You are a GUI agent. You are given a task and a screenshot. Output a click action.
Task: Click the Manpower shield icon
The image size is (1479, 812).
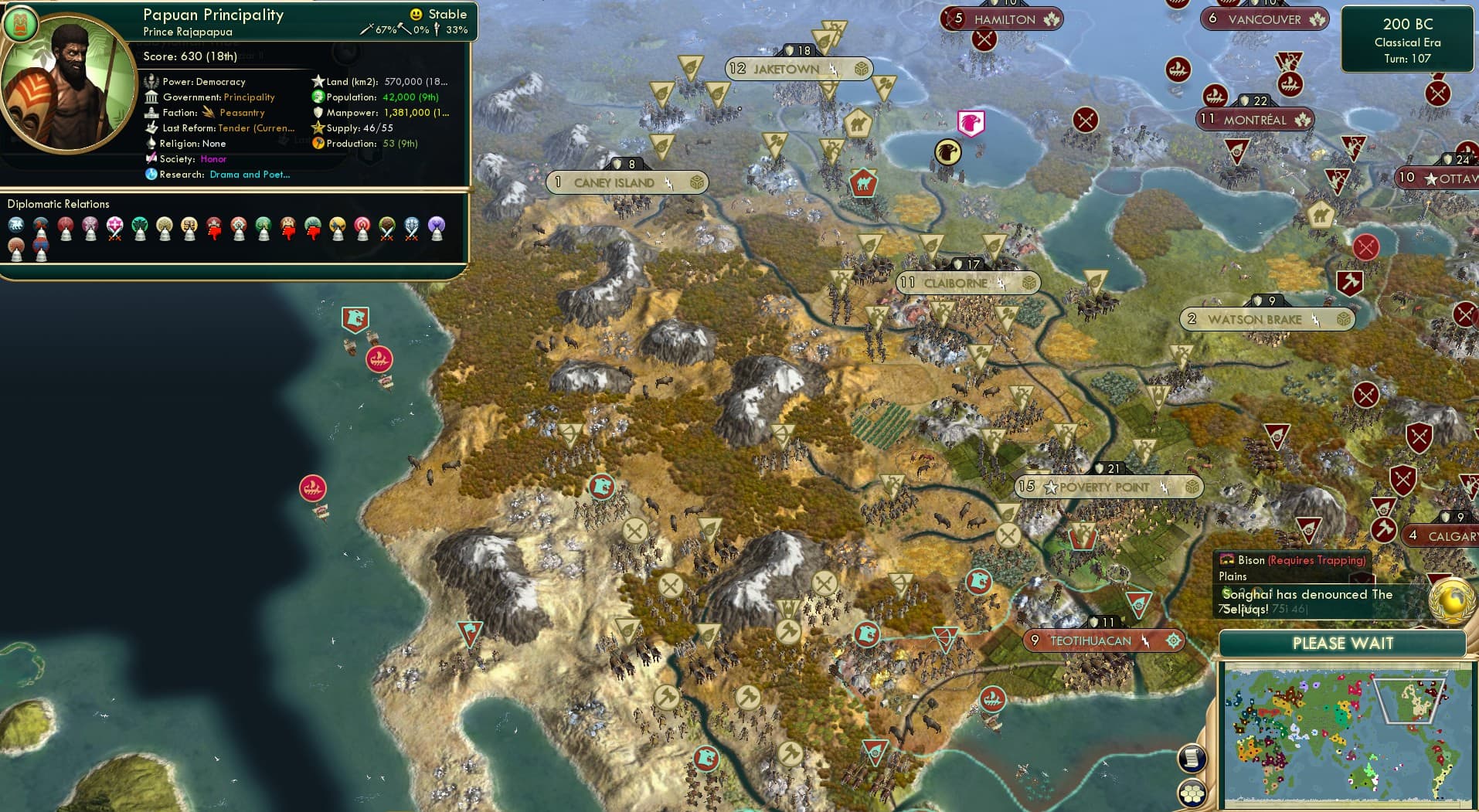tap(318, 113)
